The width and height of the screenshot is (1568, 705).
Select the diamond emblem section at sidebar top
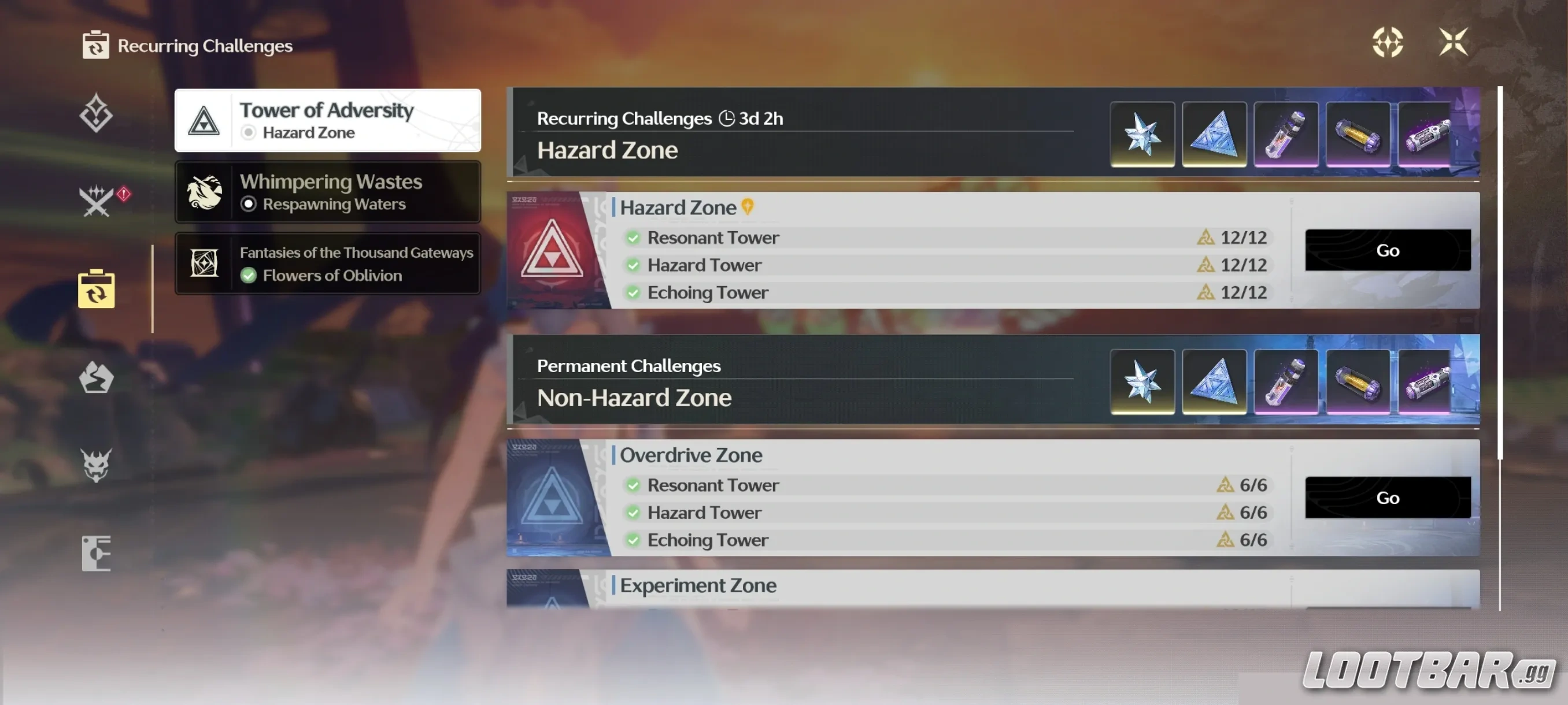[96, 113]
